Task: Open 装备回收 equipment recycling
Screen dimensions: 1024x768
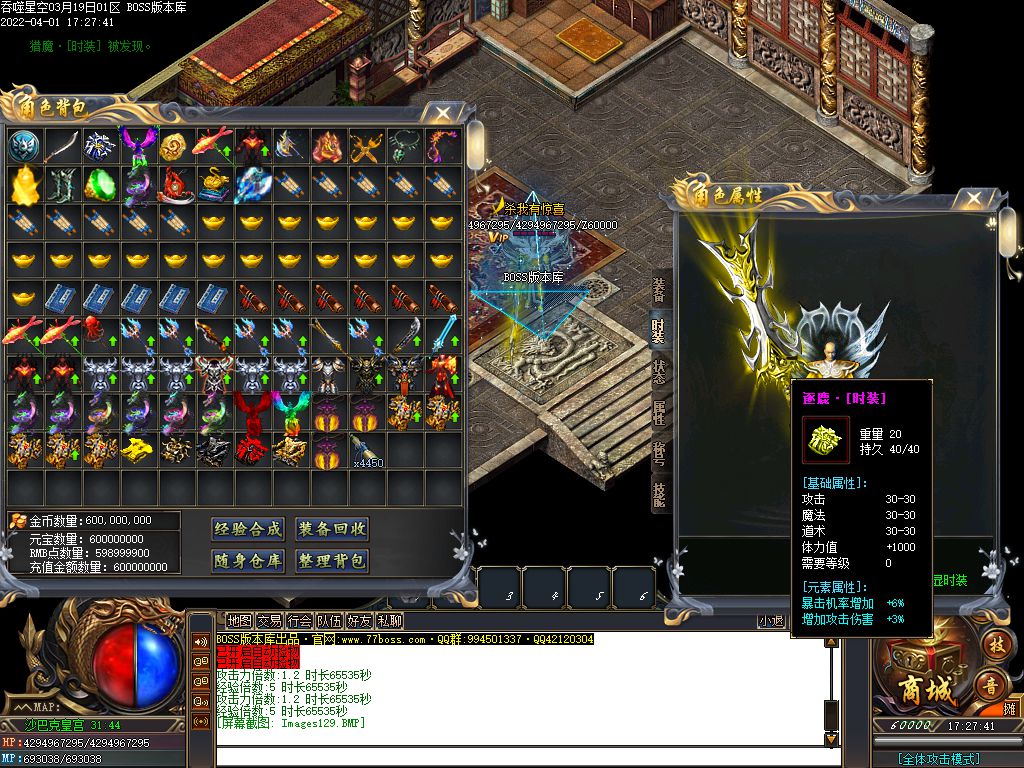Action: (x=333, y=529)
